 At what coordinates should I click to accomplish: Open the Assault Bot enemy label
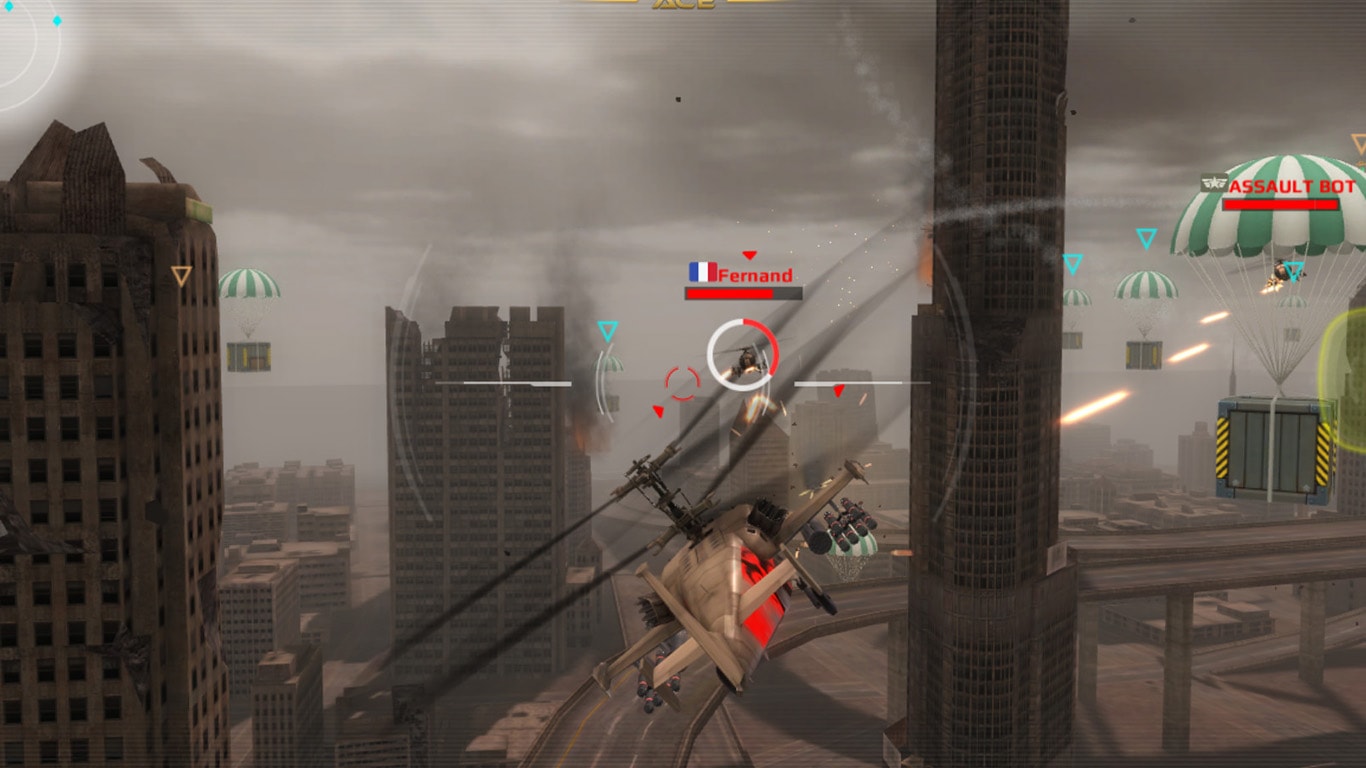coord(1292,186)
